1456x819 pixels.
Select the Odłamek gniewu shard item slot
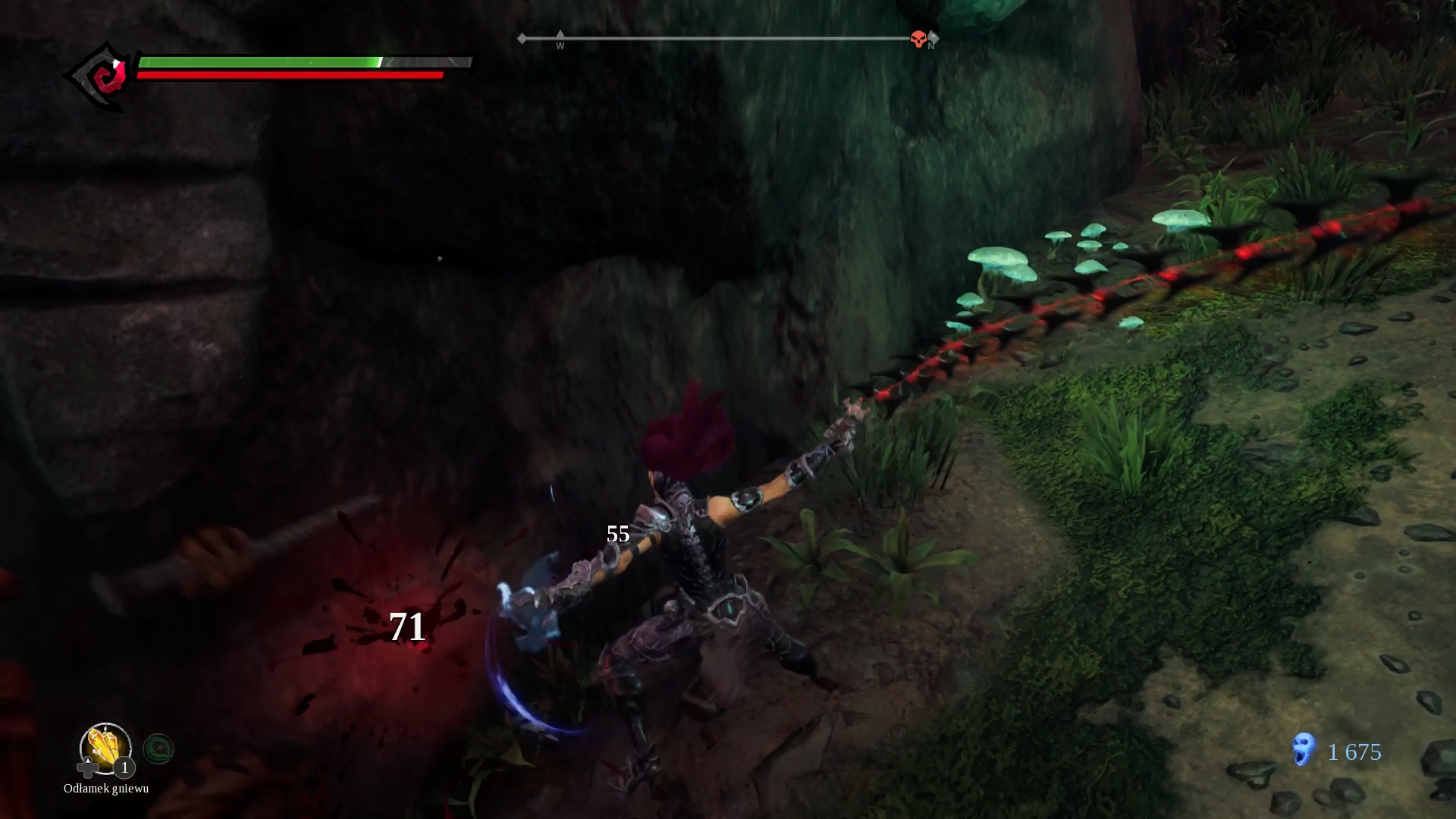point(105,748)
